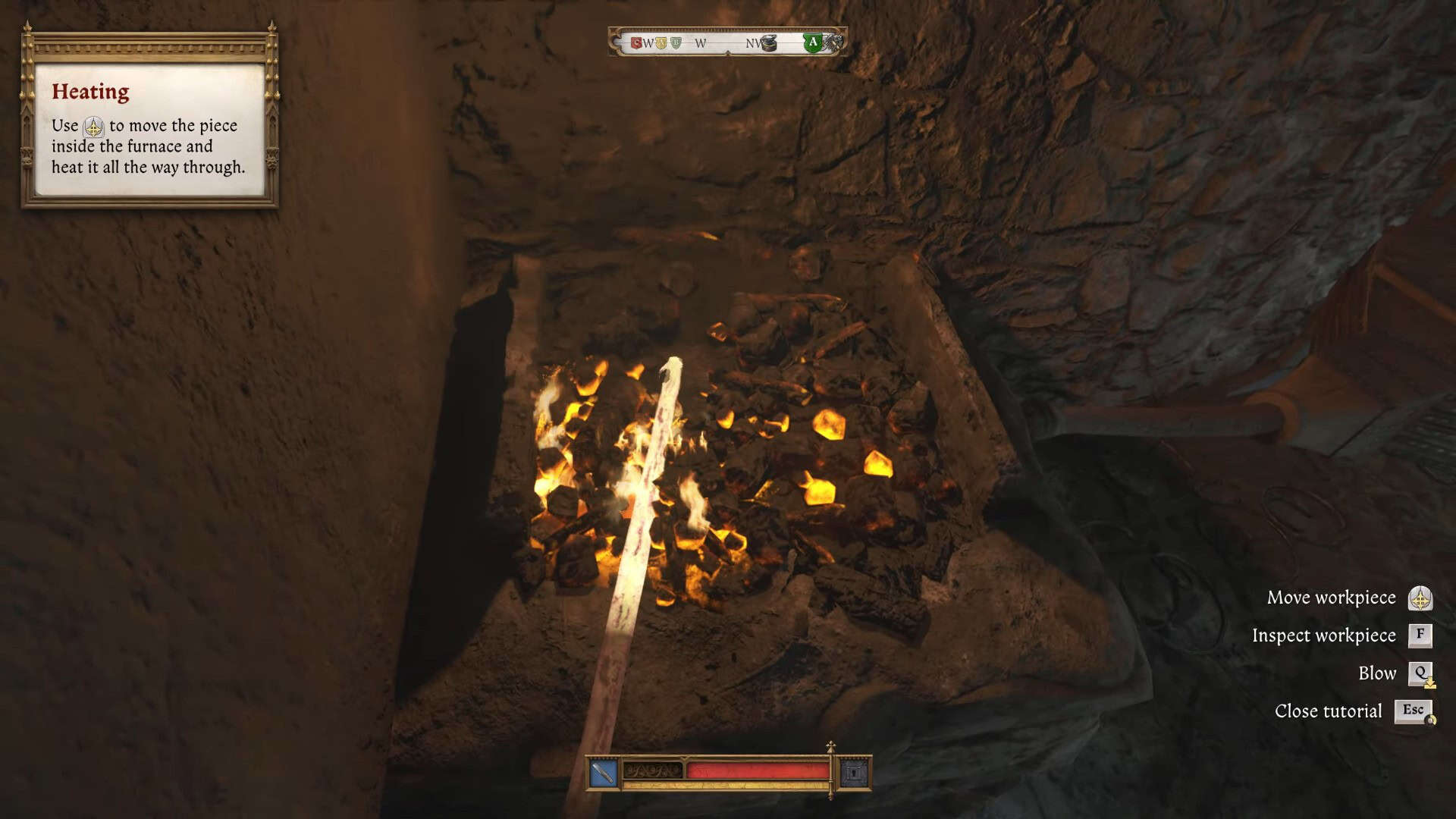Select the red C shield marker on compass
The image size is (1456, 819).
[636, 43]
